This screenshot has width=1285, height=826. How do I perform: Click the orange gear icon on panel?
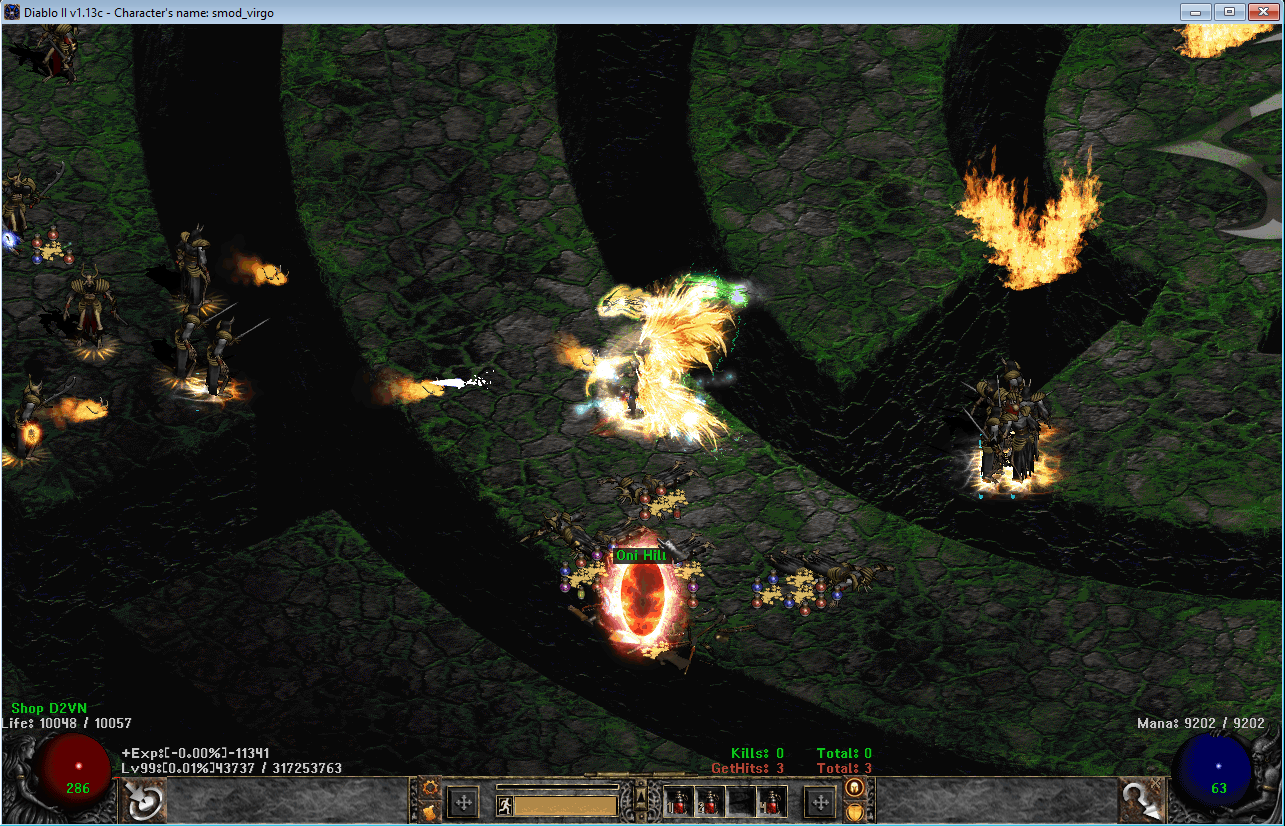430,788
